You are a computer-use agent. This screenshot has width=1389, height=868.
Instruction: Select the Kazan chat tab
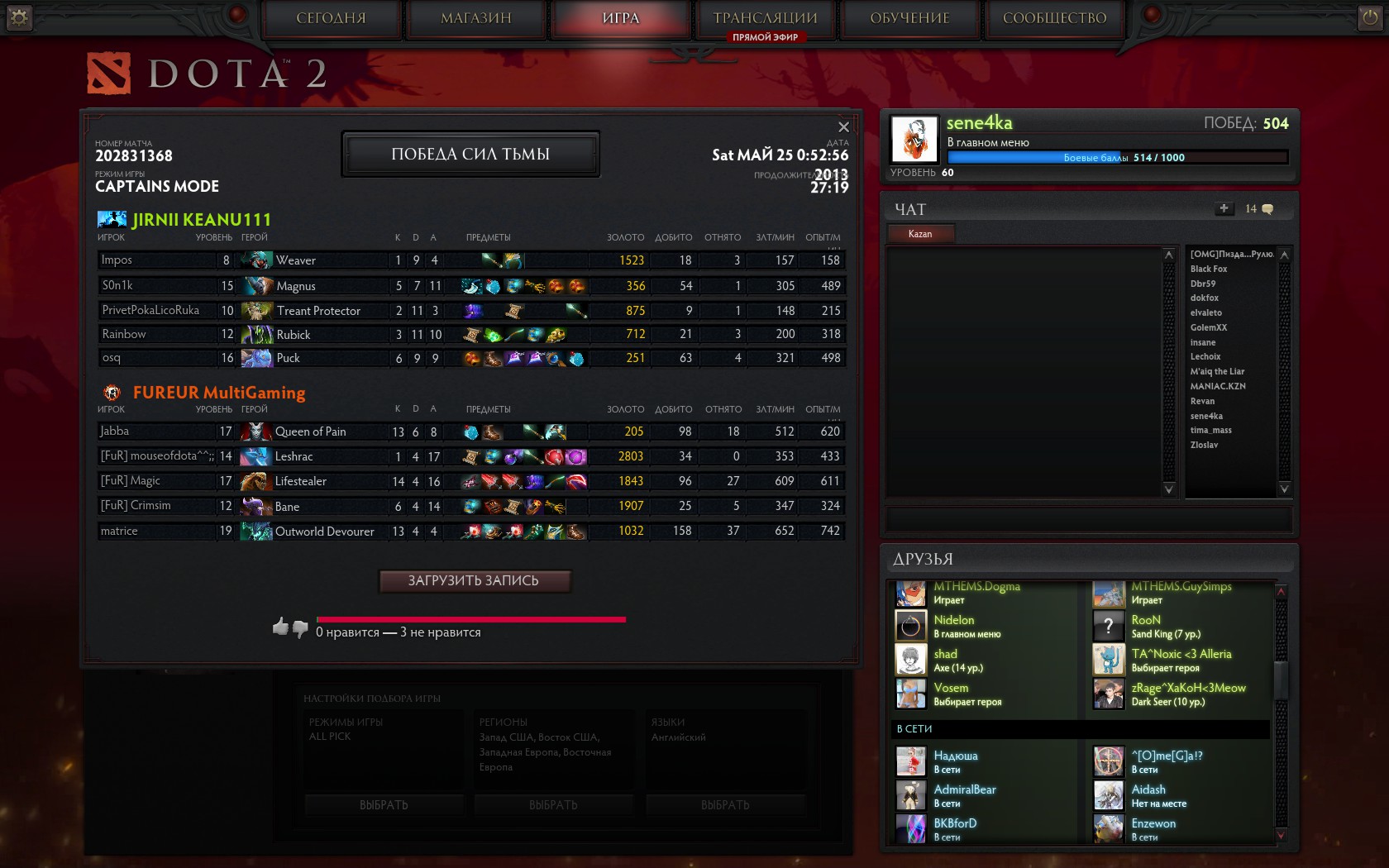(920, 234)
